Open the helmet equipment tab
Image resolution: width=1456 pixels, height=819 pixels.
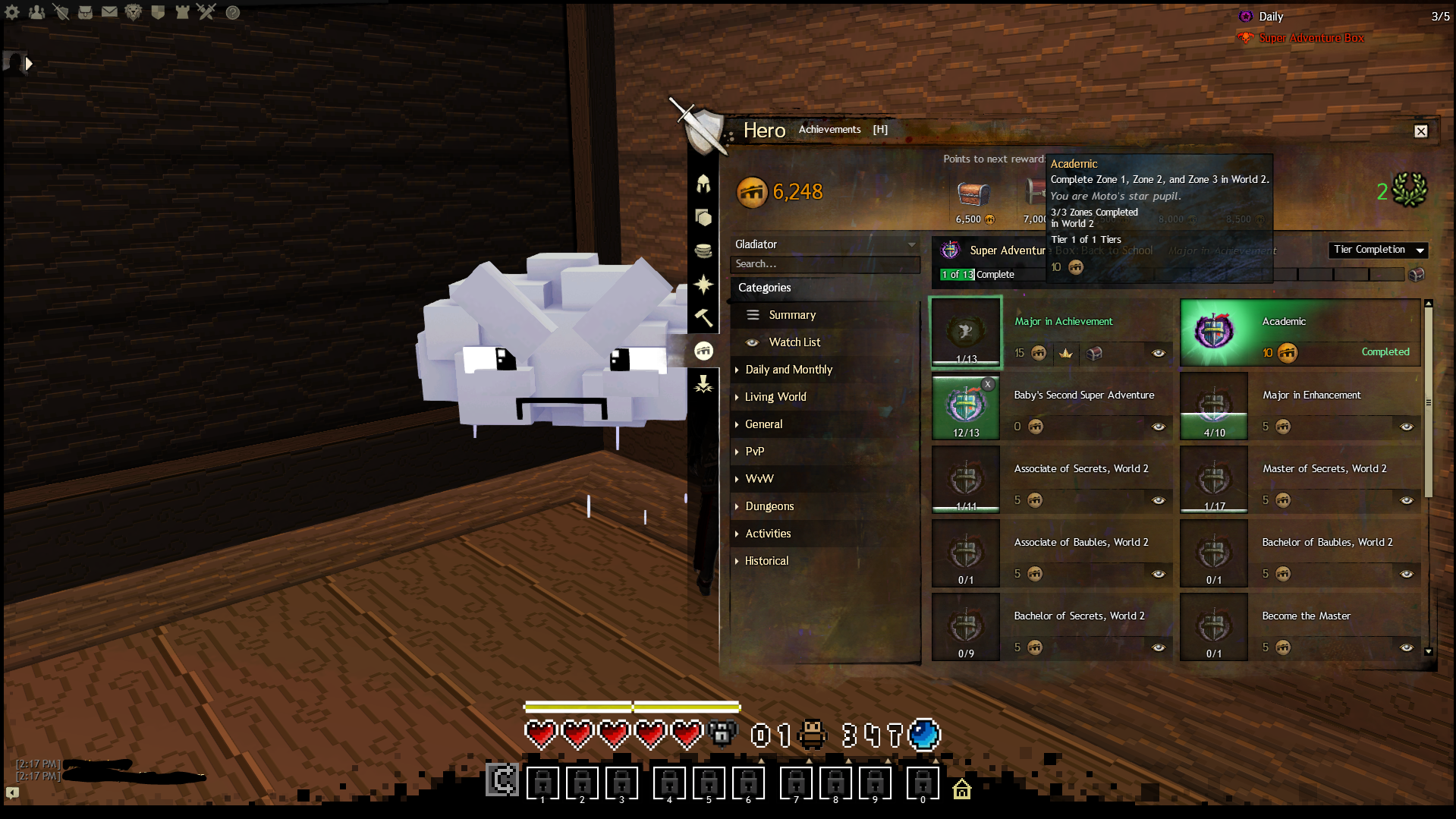[x=703, y=184]
